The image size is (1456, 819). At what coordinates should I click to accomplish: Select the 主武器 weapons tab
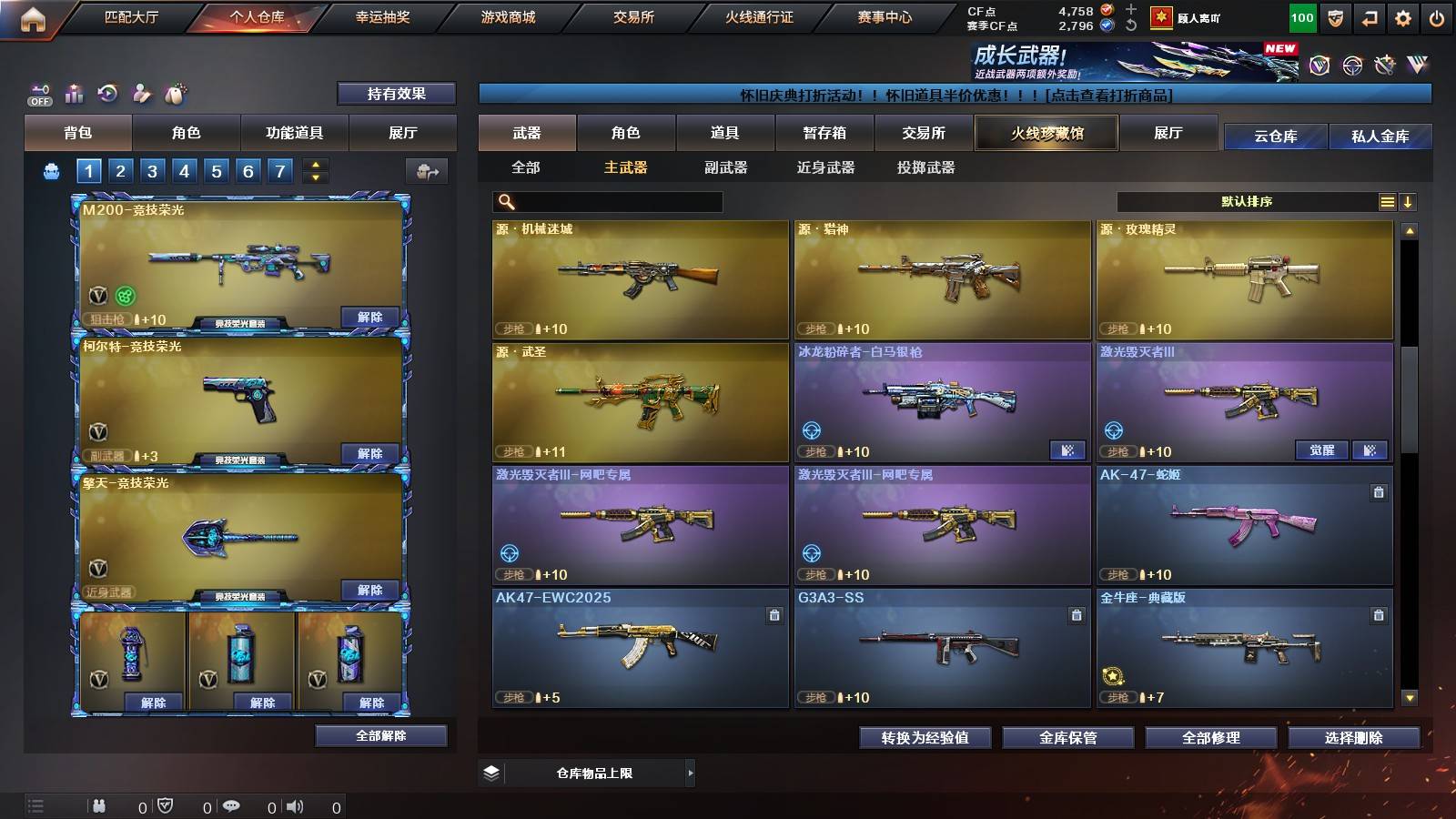pos(626,168)
